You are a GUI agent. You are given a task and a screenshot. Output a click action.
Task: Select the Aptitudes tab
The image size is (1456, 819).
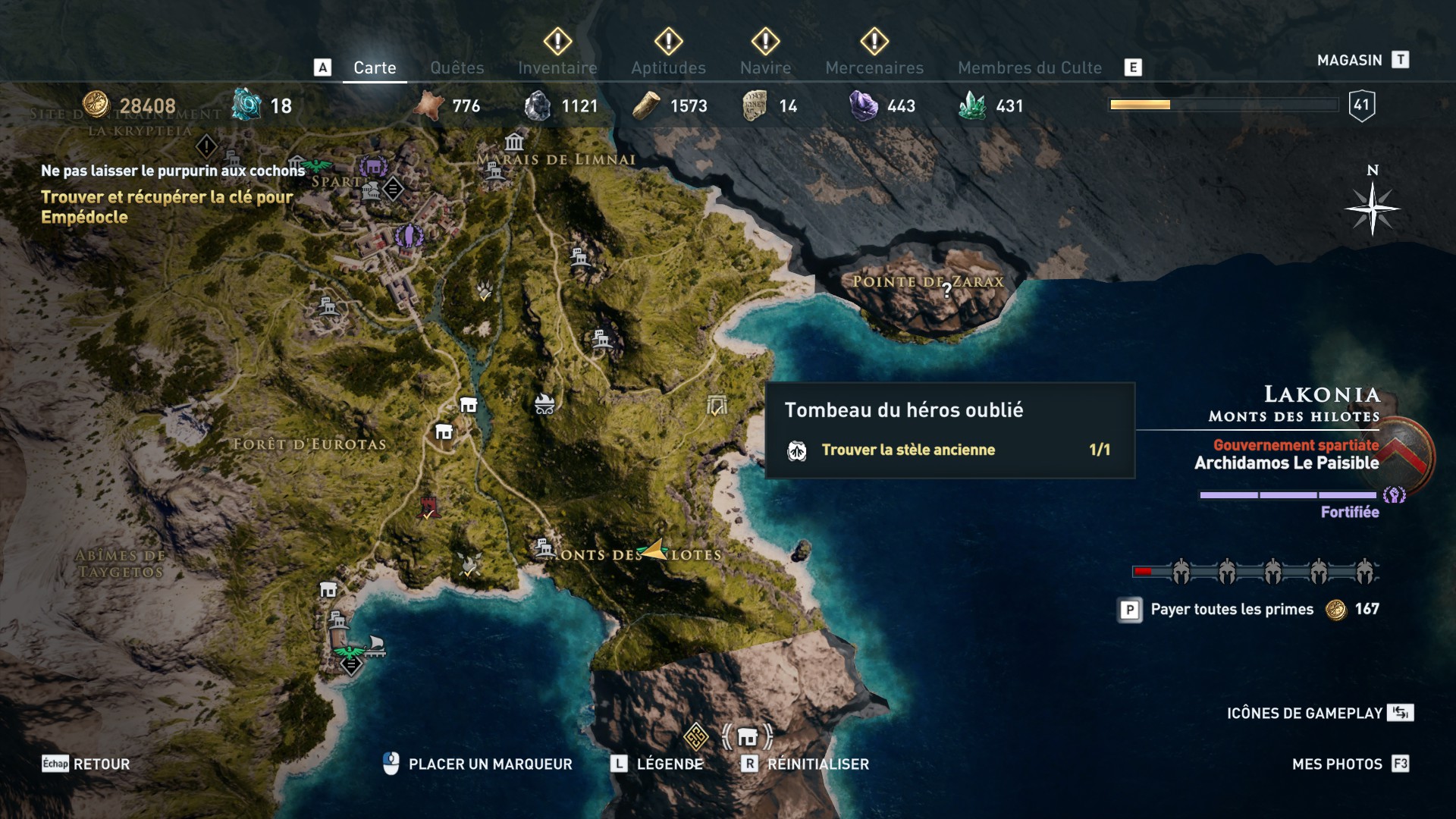pyautogui.click(x=668, y=68)
